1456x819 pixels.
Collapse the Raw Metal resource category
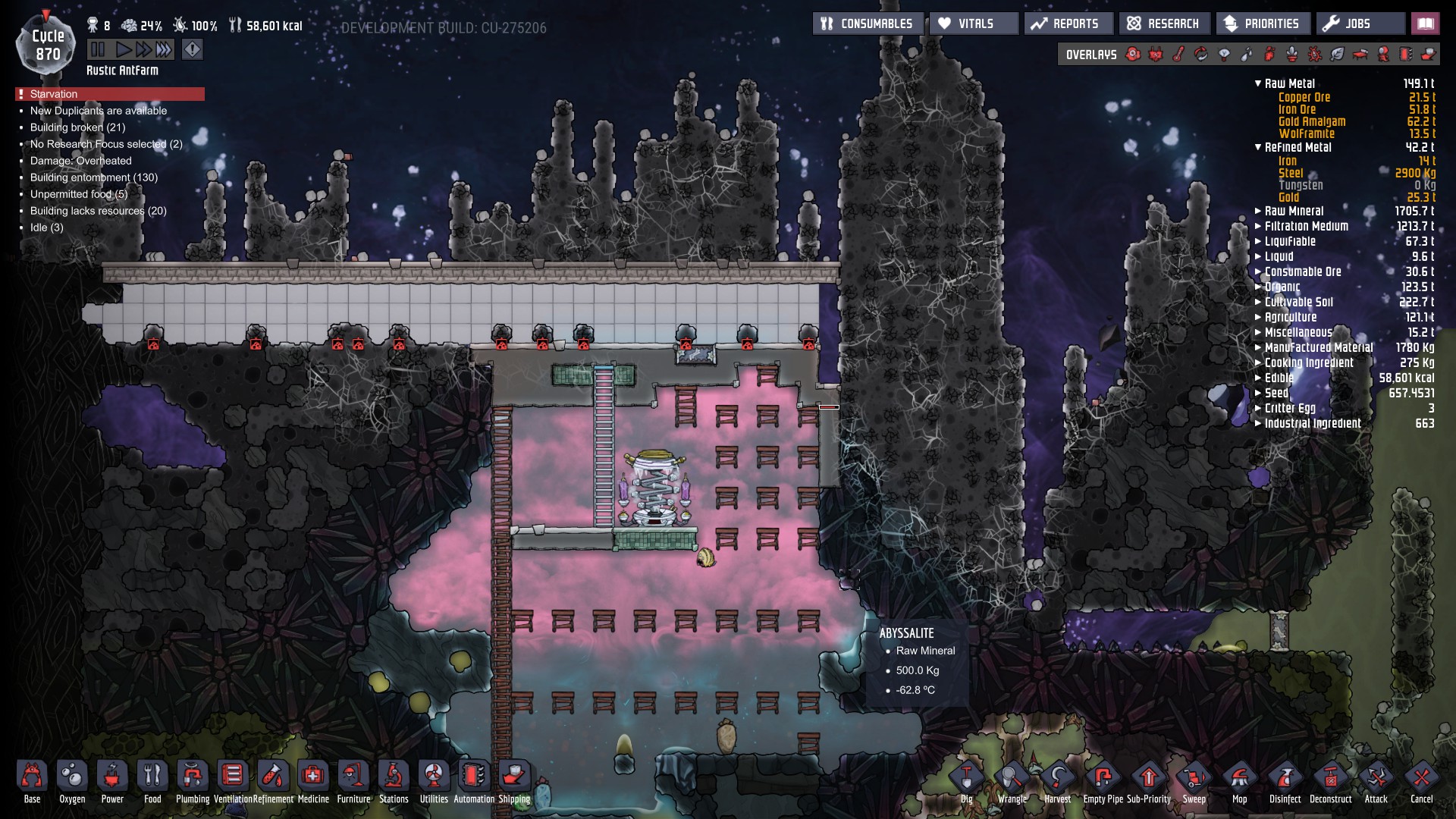click(1259, 83)
